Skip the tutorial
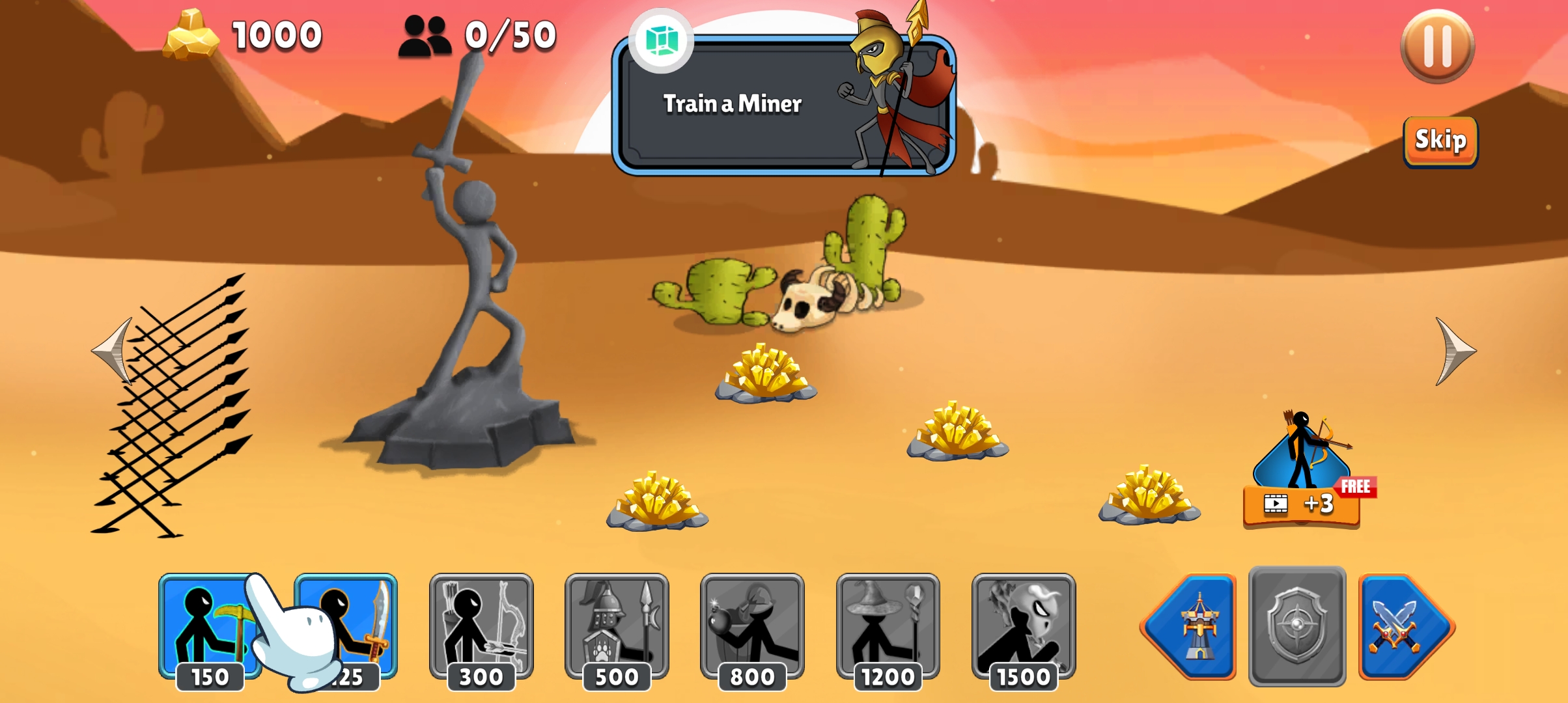Screen dimensions: 1568x703 [x=1440, y=141]
